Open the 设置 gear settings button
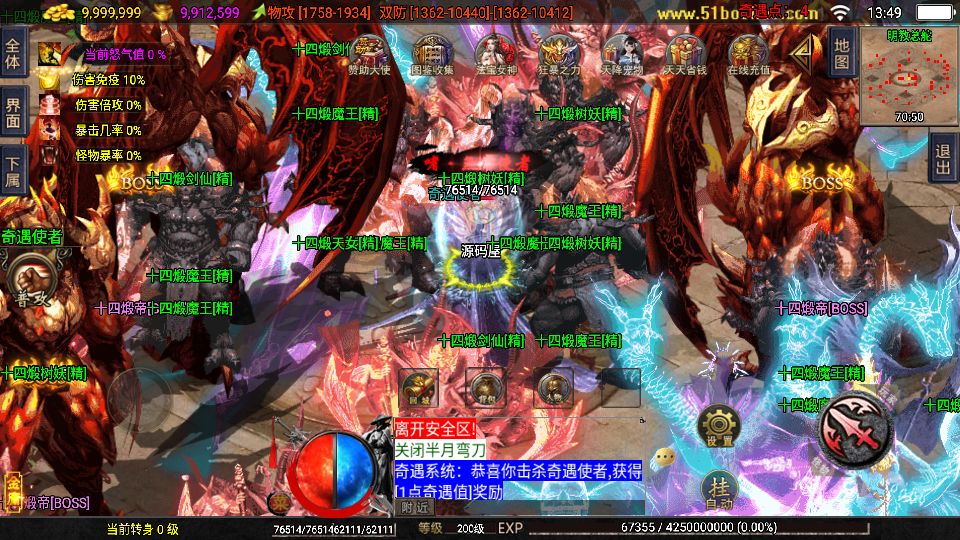Screen dimensions: 960x540 point(719,427)
